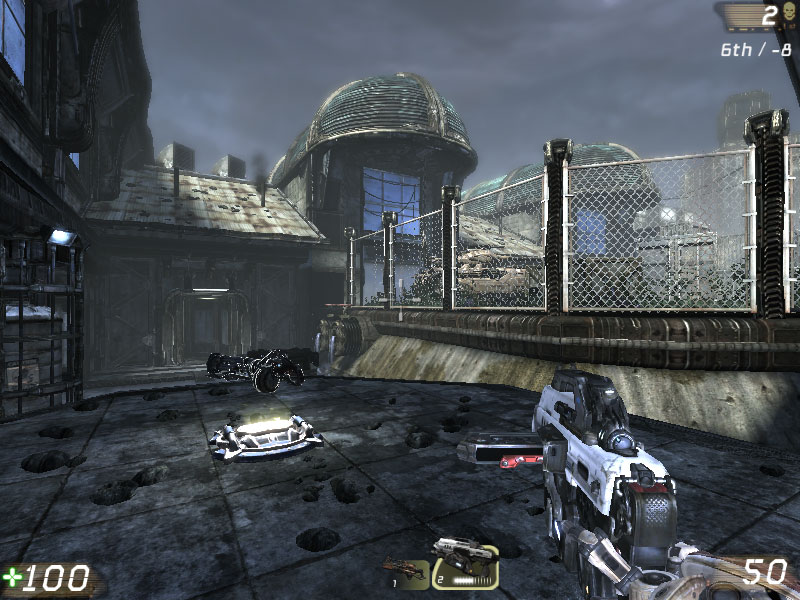Select the Impact Hammer in weapon slot 1
The height and width of the screenshot is (600, 800).
407,572
